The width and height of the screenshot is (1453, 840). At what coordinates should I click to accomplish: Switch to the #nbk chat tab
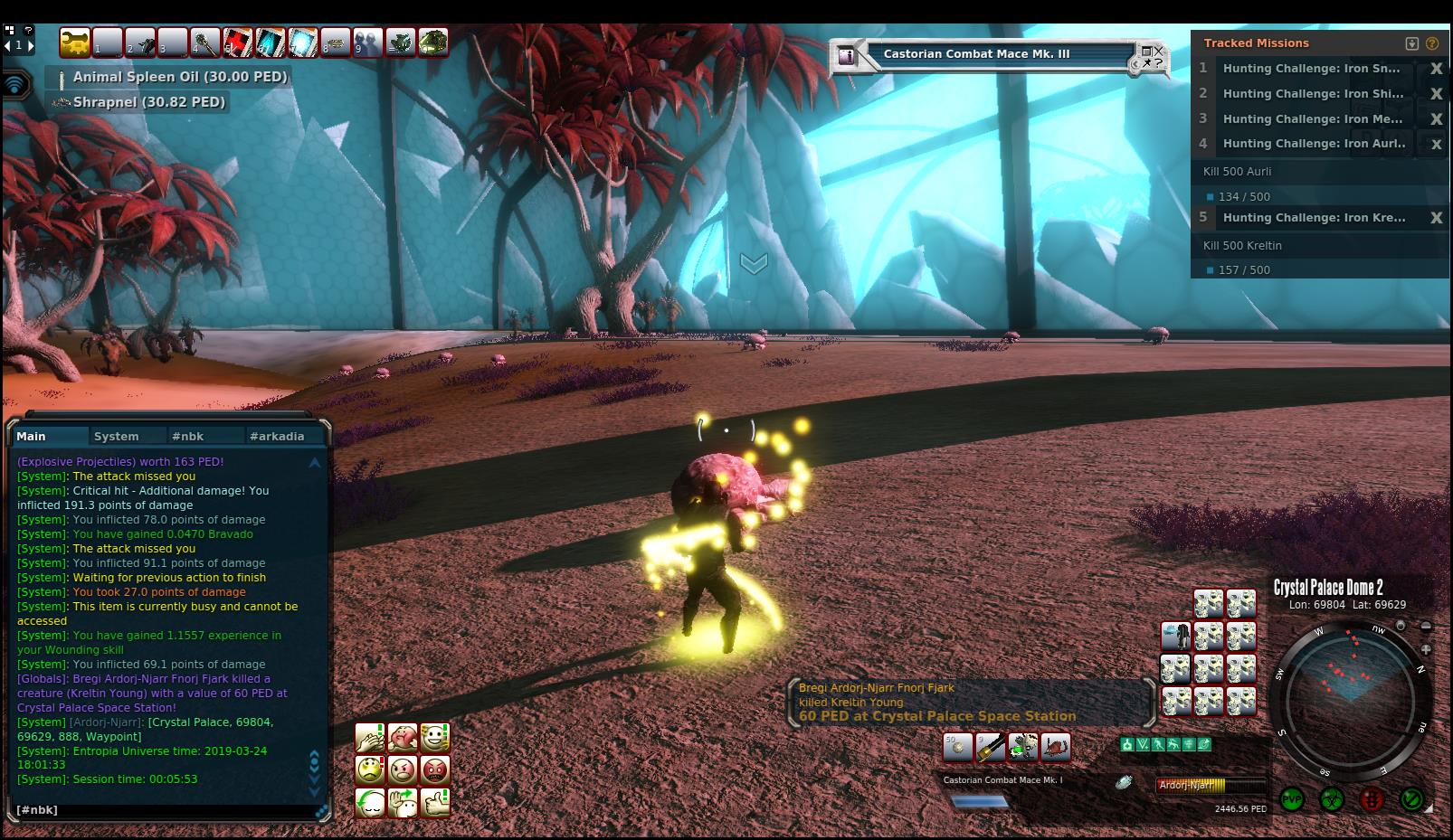pyautogui.click(x=187, y=436)
